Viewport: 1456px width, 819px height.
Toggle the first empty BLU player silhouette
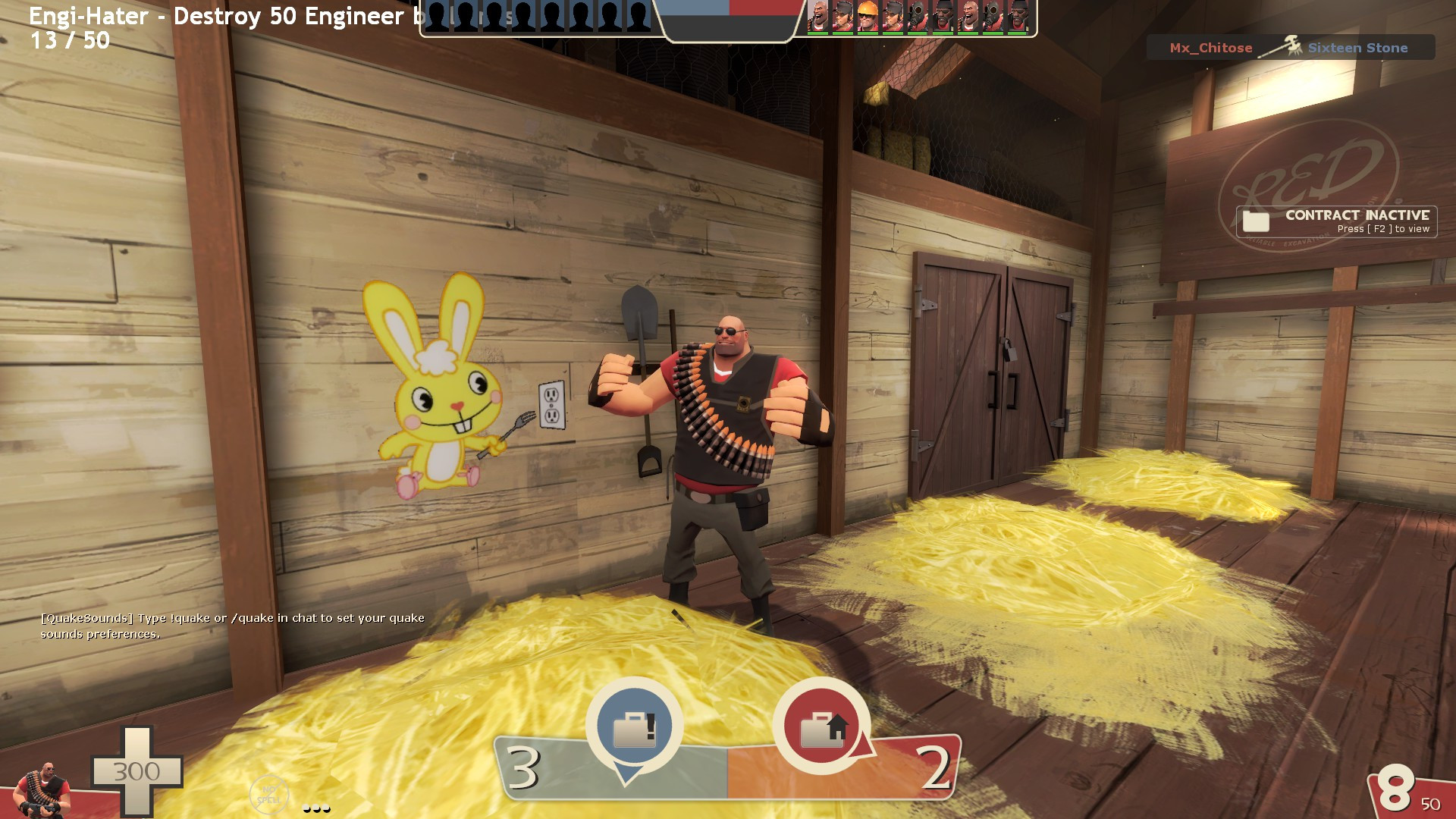[438, 15]
